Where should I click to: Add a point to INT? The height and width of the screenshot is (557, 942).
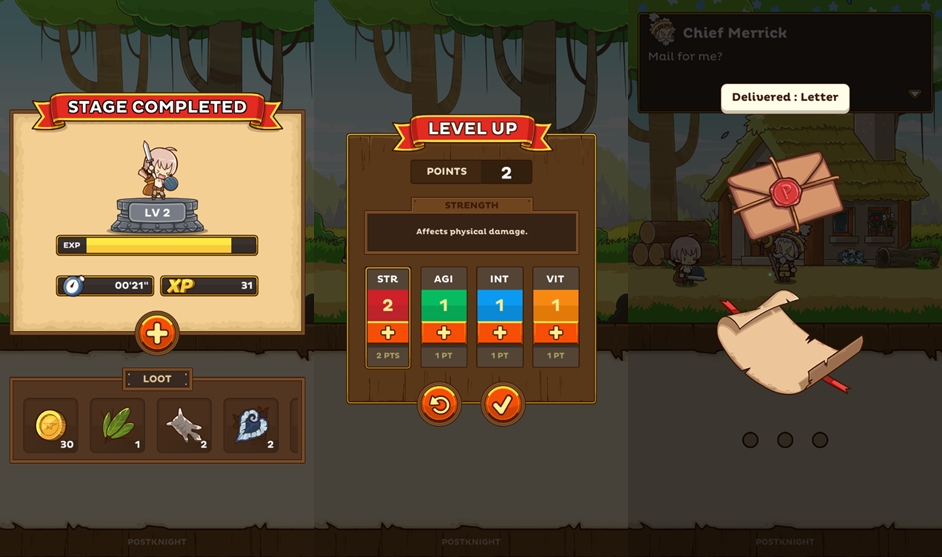pyautogui.click(x=500, y=333)
